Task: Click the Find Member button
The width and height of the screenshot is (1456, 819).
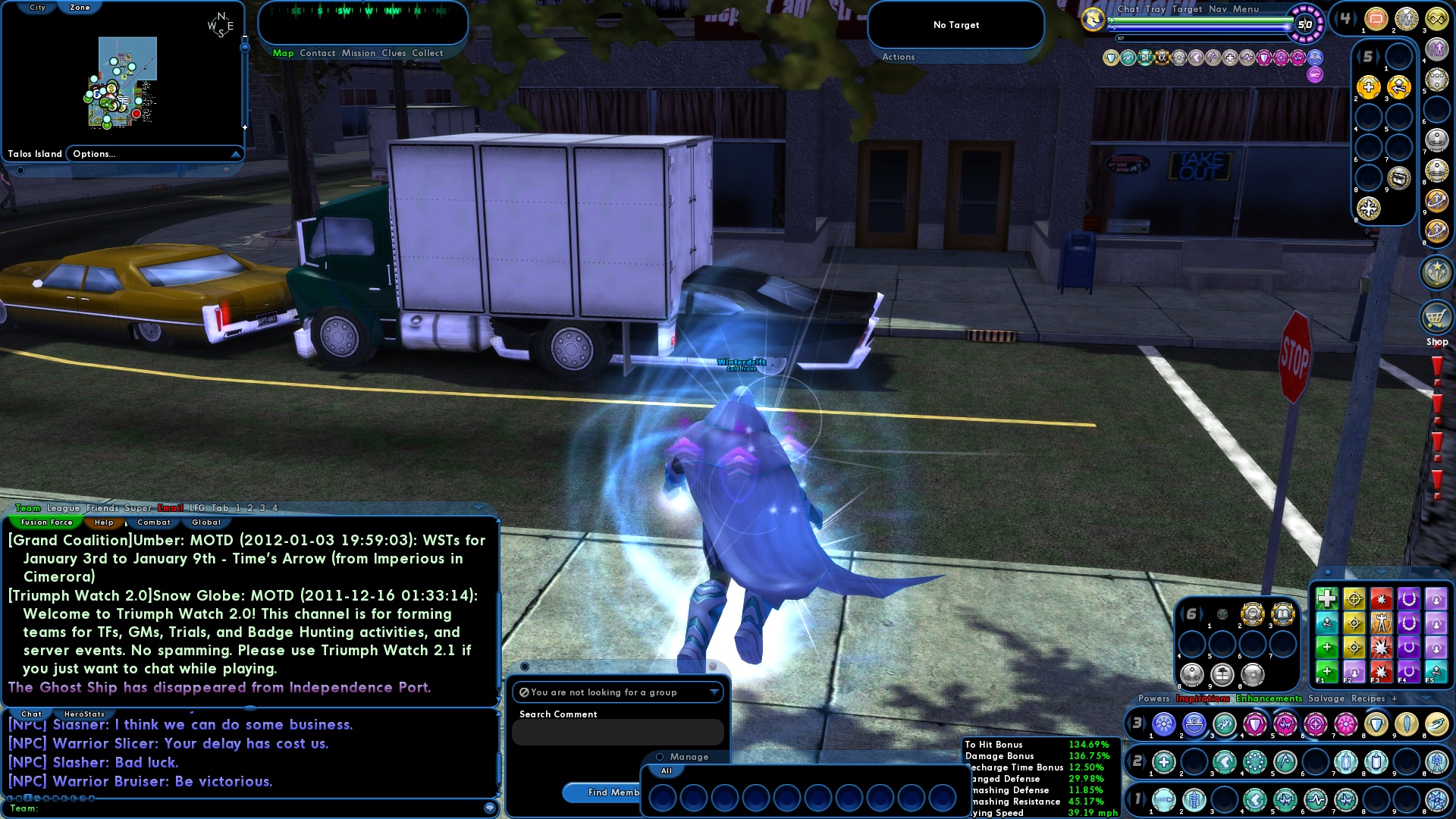Action: pyautogui.click(x=603, y=792)
